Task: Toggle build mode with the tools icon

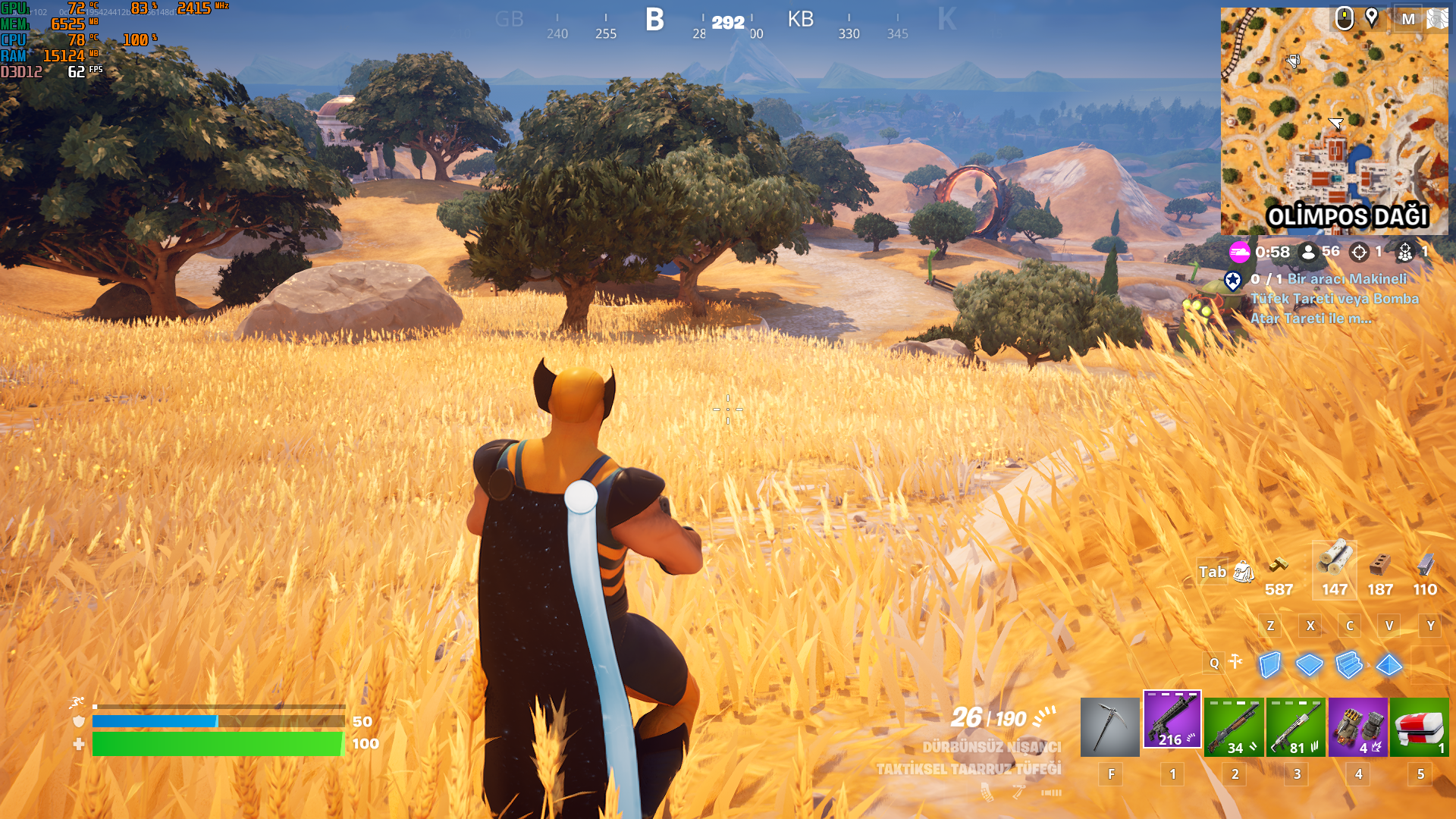Action: pos(1236,662)
